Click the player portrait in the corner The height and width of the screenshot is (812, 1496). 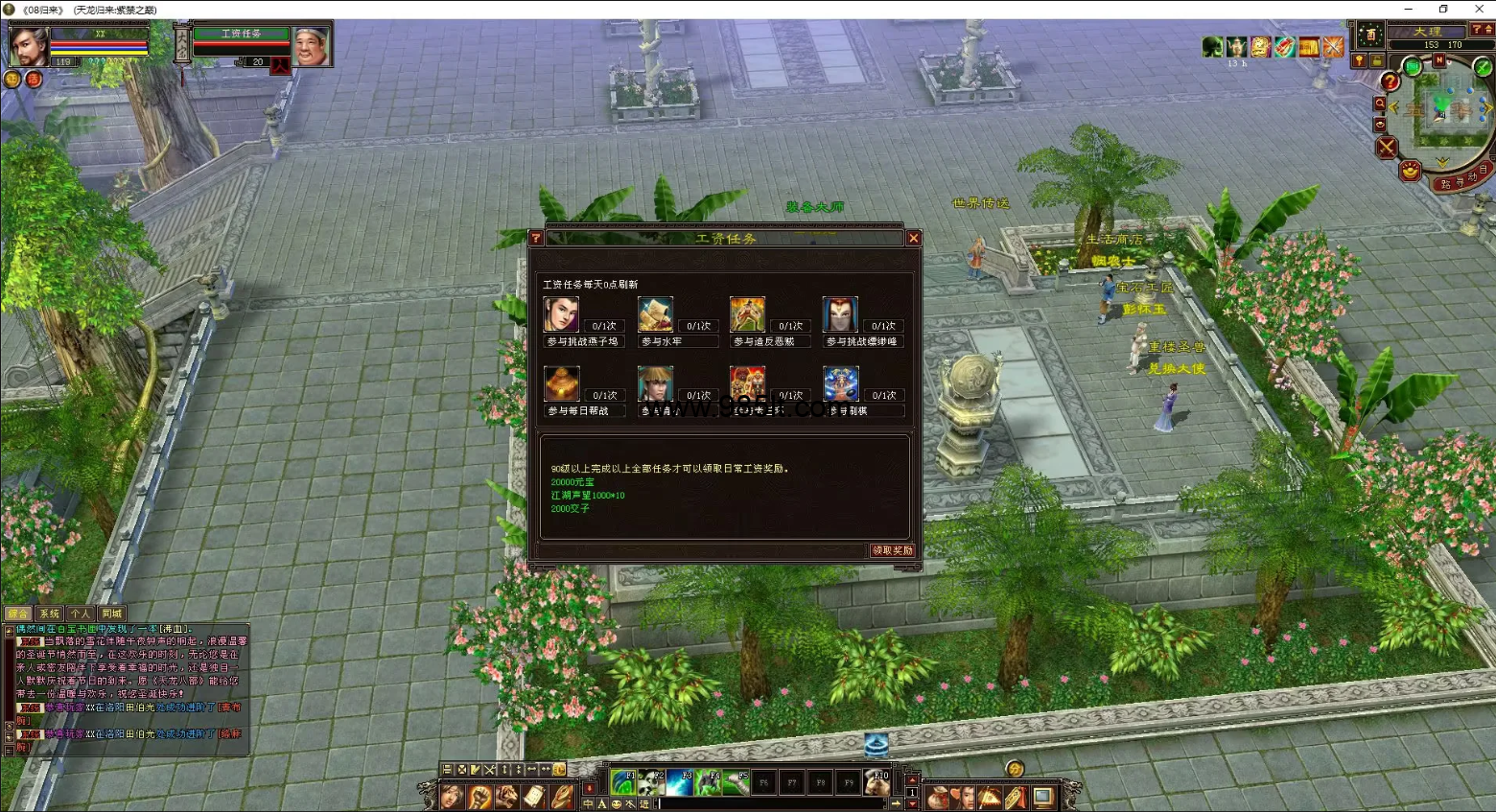point(28,45)
